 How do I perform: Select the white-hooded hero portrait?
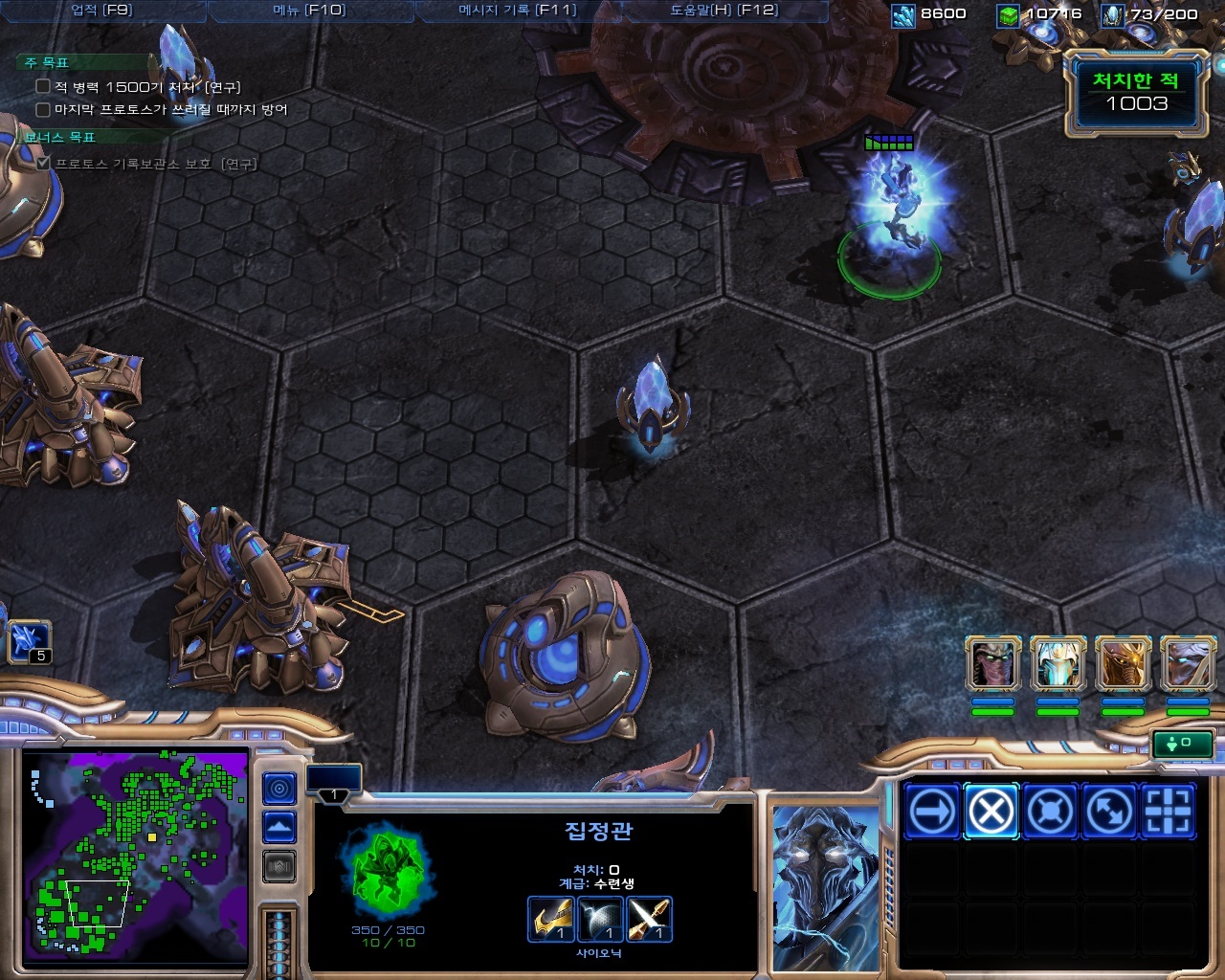click(x=1058, y=664)
